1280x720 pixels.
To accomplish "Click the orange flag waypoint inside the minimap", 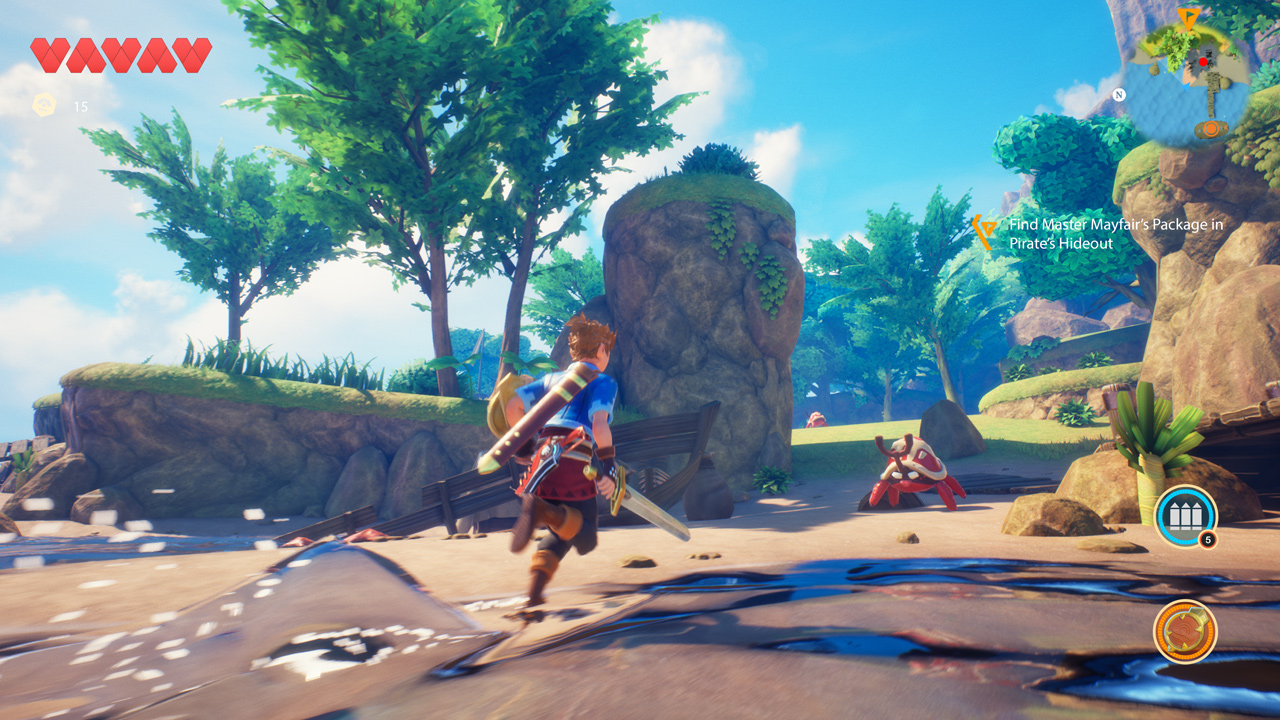I will 1189,18.
